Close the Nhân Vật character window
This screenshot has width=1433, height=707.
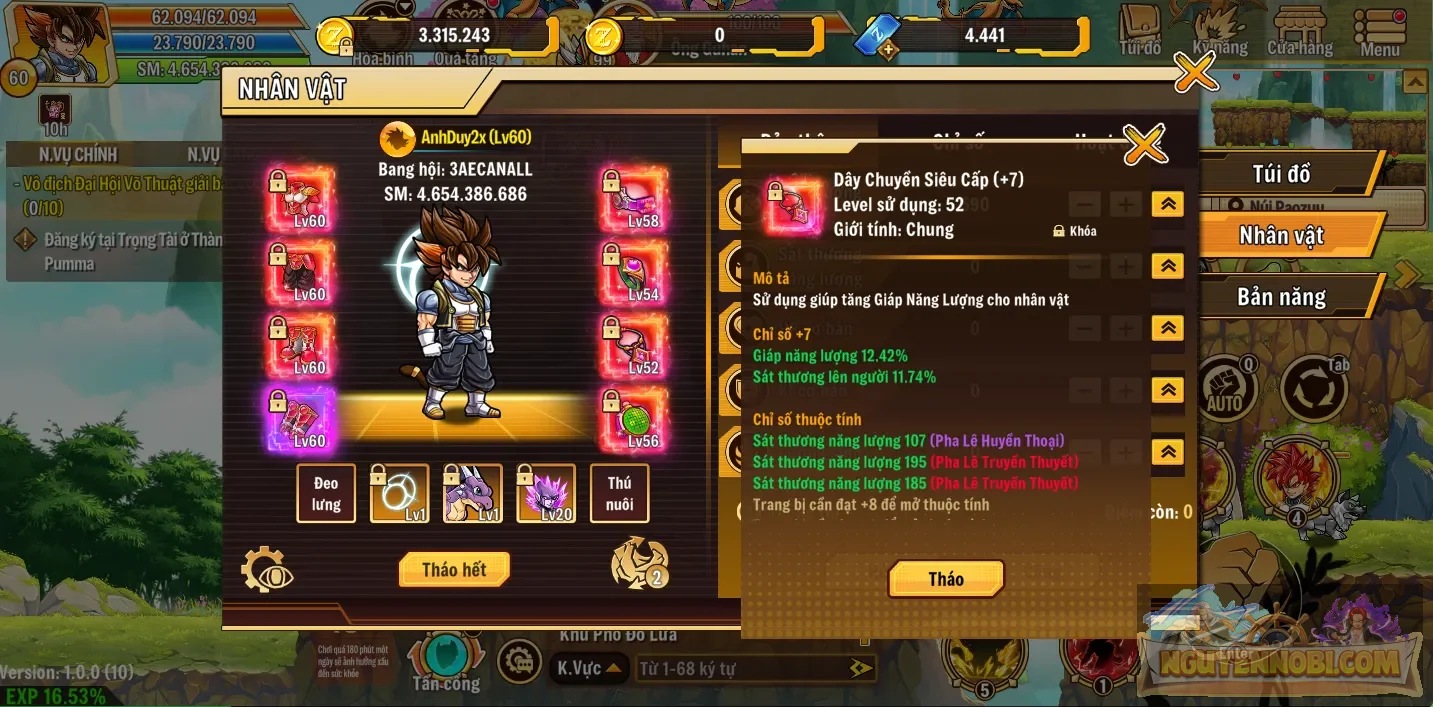point(1195,71)
